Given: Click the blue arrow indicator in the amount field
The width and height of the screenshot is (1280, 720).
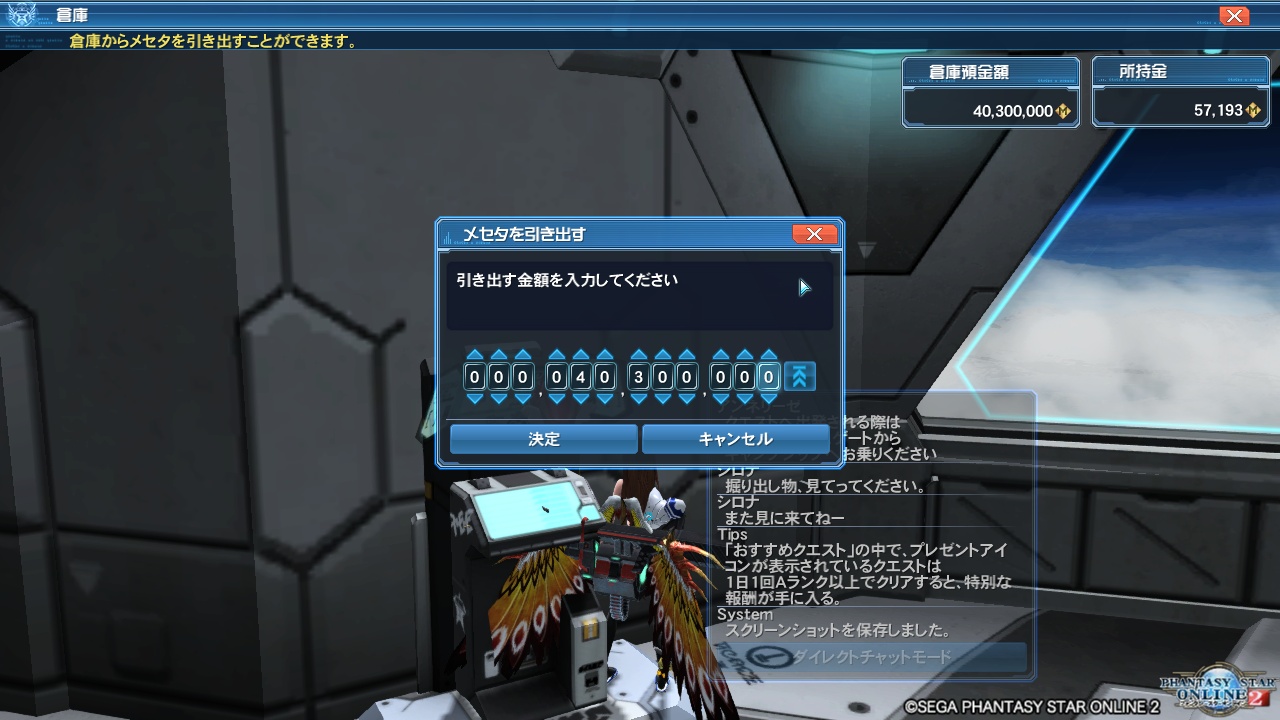Looking at the screenshot, I should point(803,287).
